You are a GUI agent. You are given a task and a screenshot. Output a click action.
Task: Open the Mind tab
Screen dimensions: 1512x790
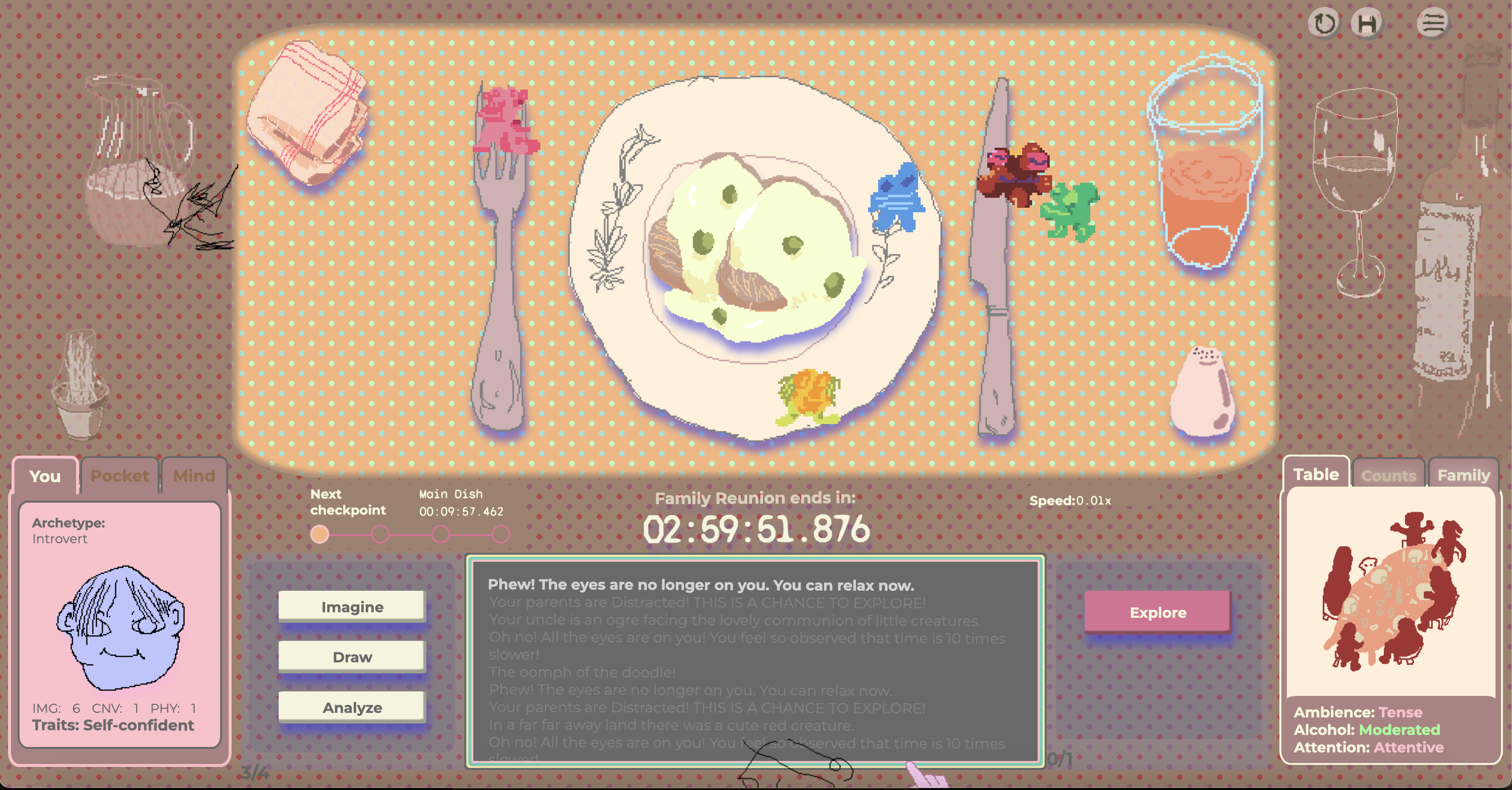(194, 476)
